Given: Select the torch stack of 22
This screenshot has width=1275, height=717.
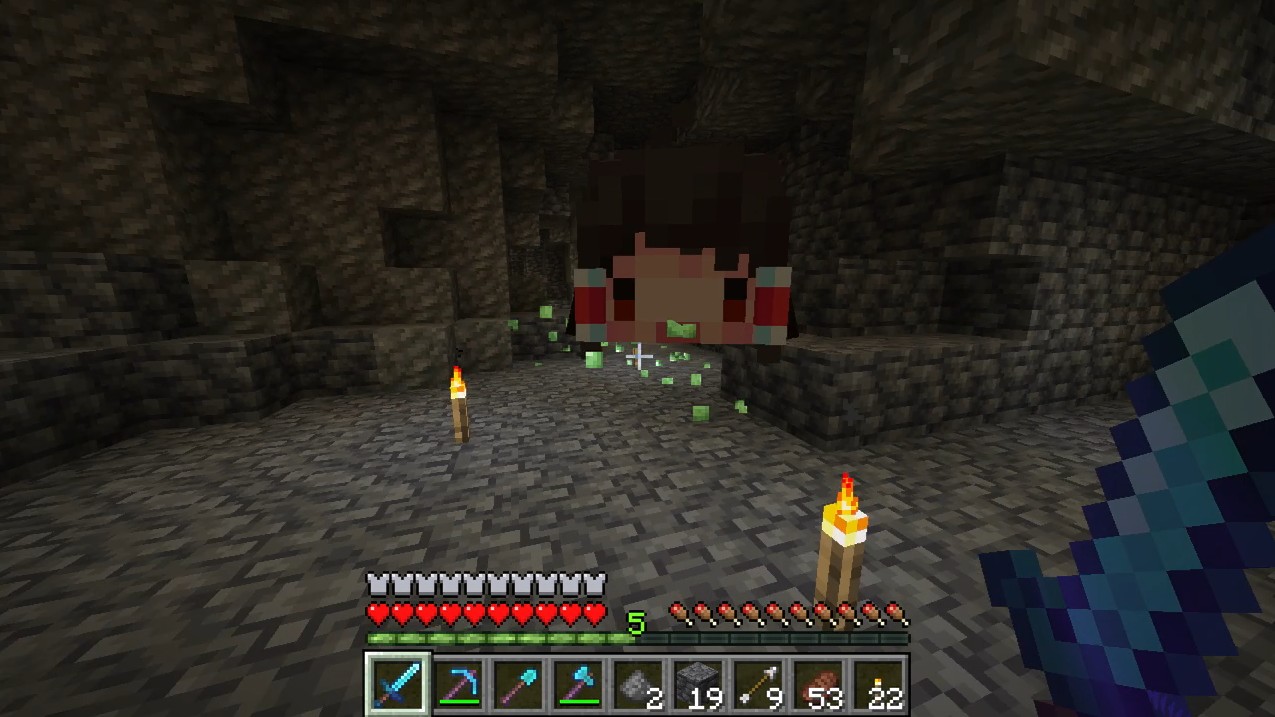Looking at the screenshot, I should pyautogui.click(x=877, y=685).
